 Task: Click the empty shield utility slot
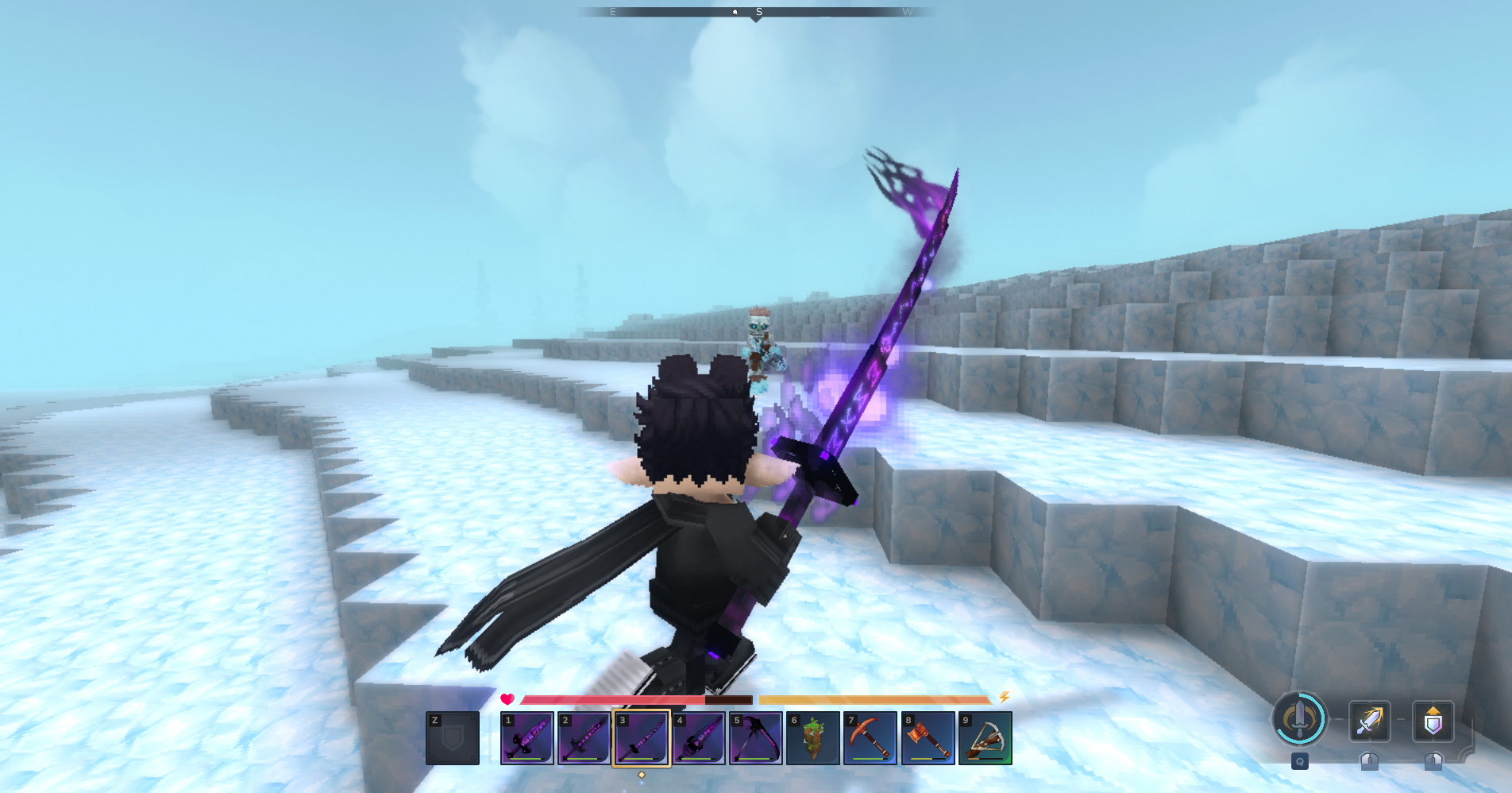pyautogui.click(x=453, y=738)
